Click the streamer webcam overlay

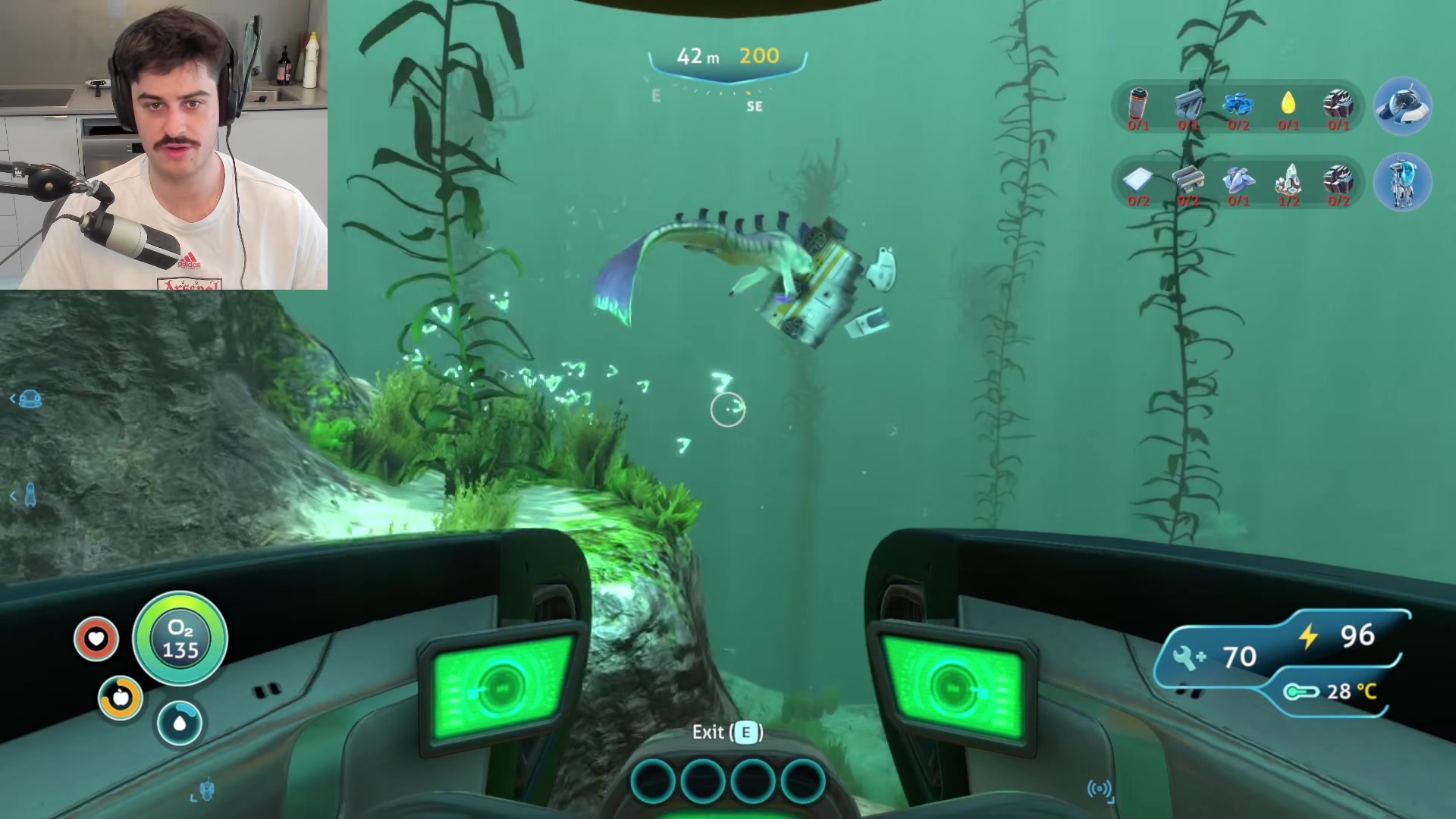(164, 144)
